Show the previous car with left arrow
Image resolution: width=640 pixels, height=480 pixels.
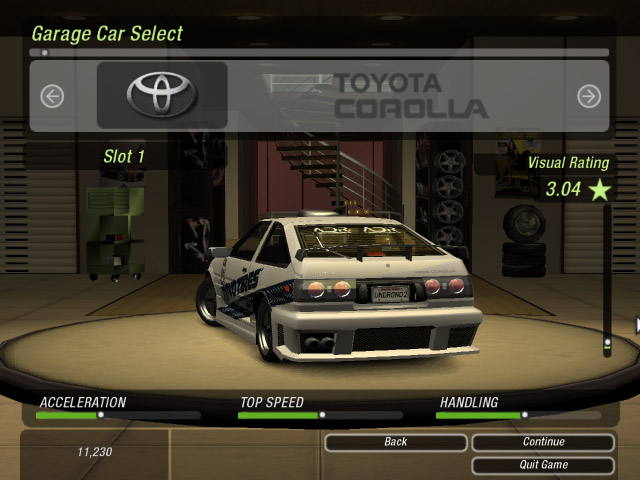(52, 96)
